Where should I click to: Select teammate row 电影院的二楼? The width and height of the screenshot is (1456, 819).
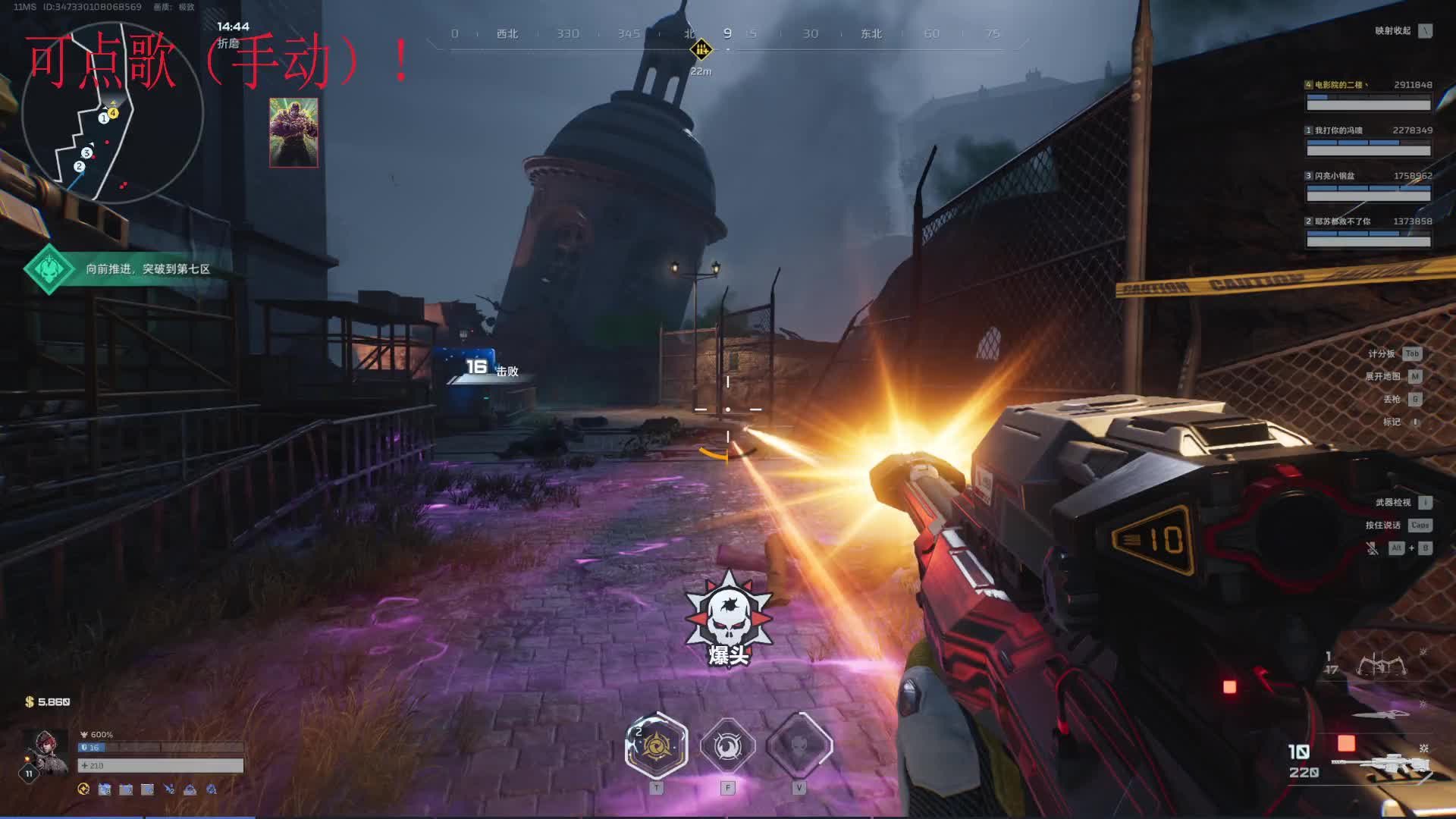click(x=1368, y=96)
